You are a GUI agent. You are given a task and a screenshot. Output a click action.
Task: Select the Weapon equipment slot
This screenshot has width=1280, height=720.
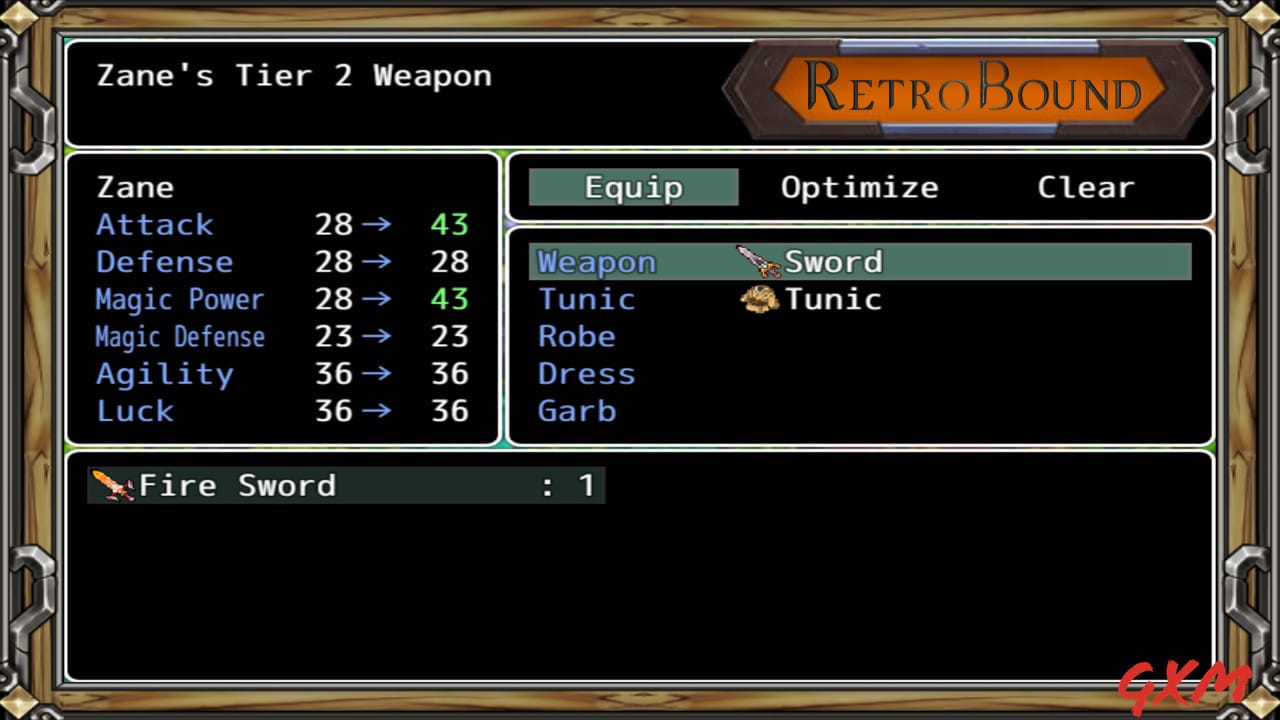click(x=596, y=261)
